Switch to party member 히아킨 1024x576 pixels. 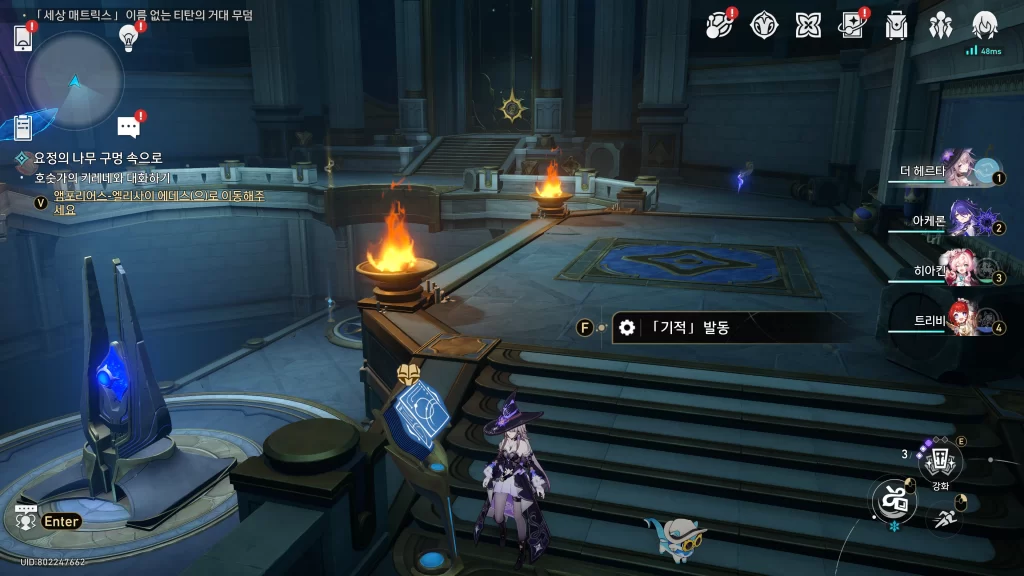[960, 270]
